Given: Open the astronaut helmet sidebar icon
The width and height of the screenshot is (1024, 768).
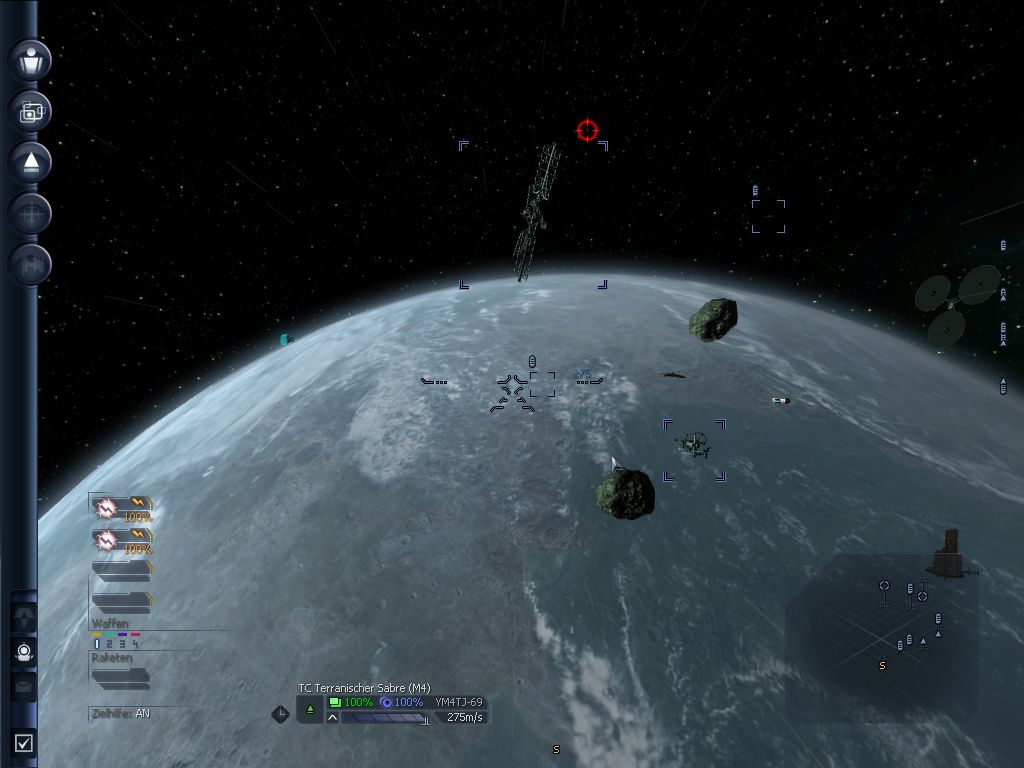Looking at the screenshot, I should [24, 652].
